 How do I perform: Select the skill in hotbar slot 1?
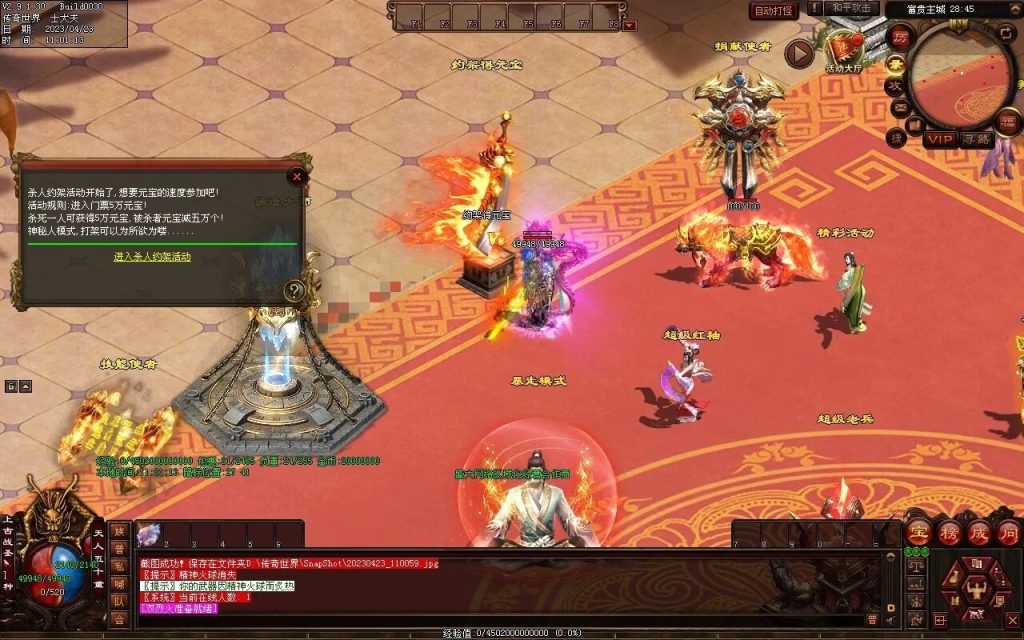click(148, 533)
